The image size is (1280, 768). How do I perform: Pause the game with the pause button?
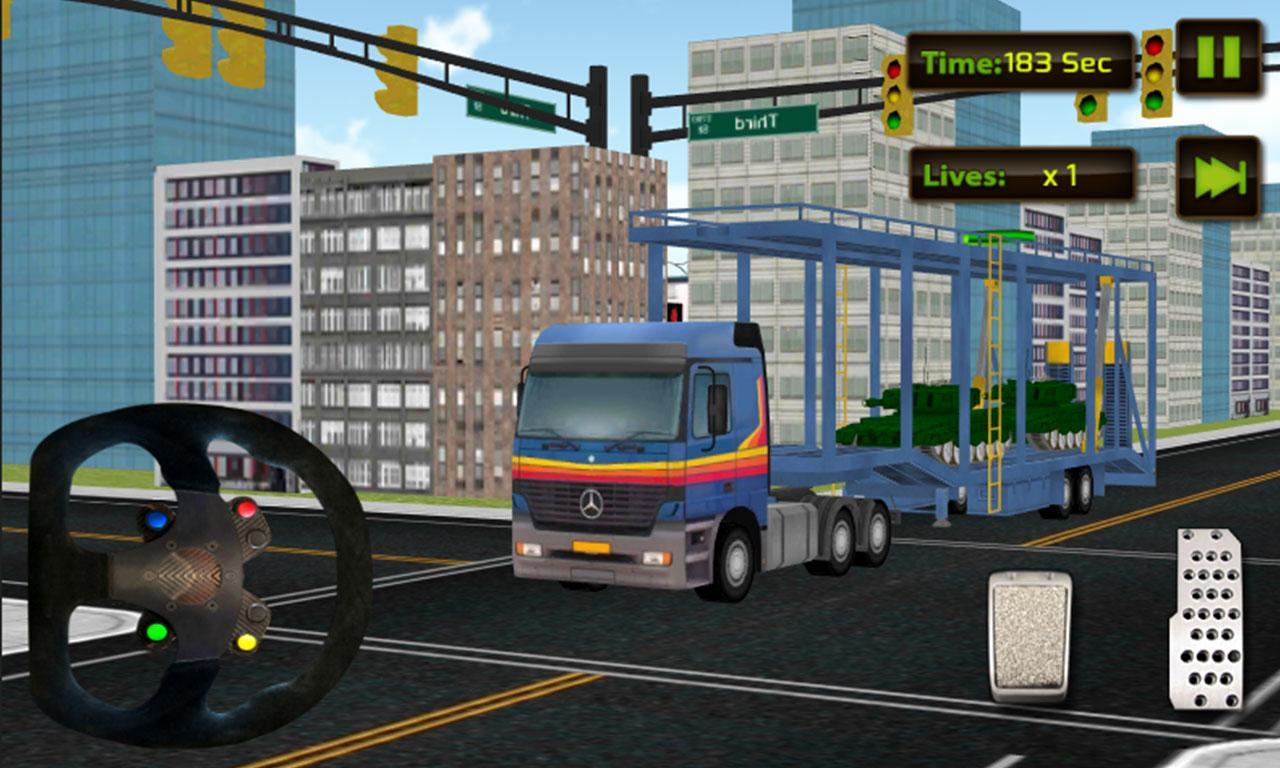[1218, 57]
